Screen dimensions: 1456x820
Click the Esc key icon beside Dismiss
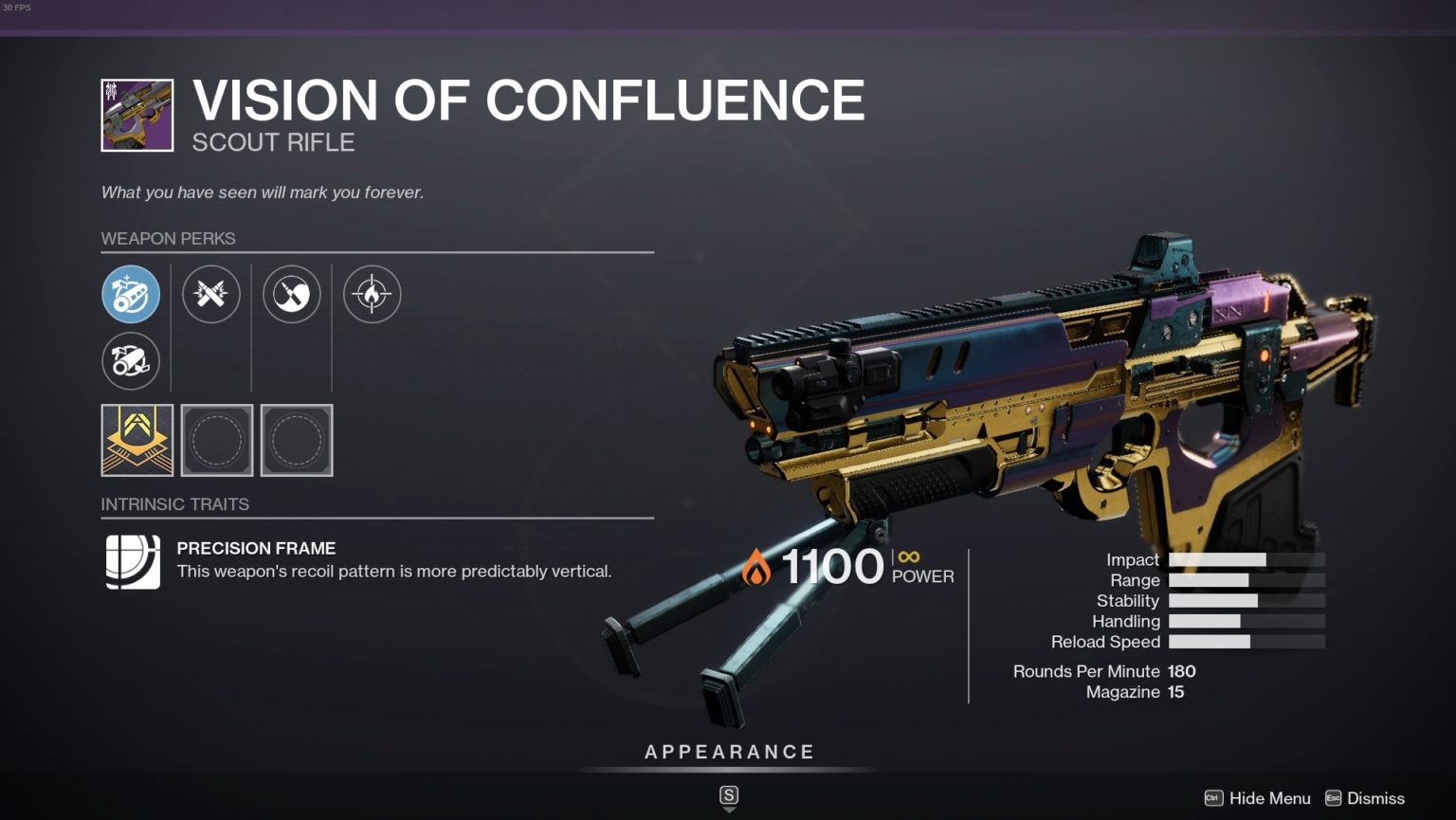click(x=1333, y=798)
